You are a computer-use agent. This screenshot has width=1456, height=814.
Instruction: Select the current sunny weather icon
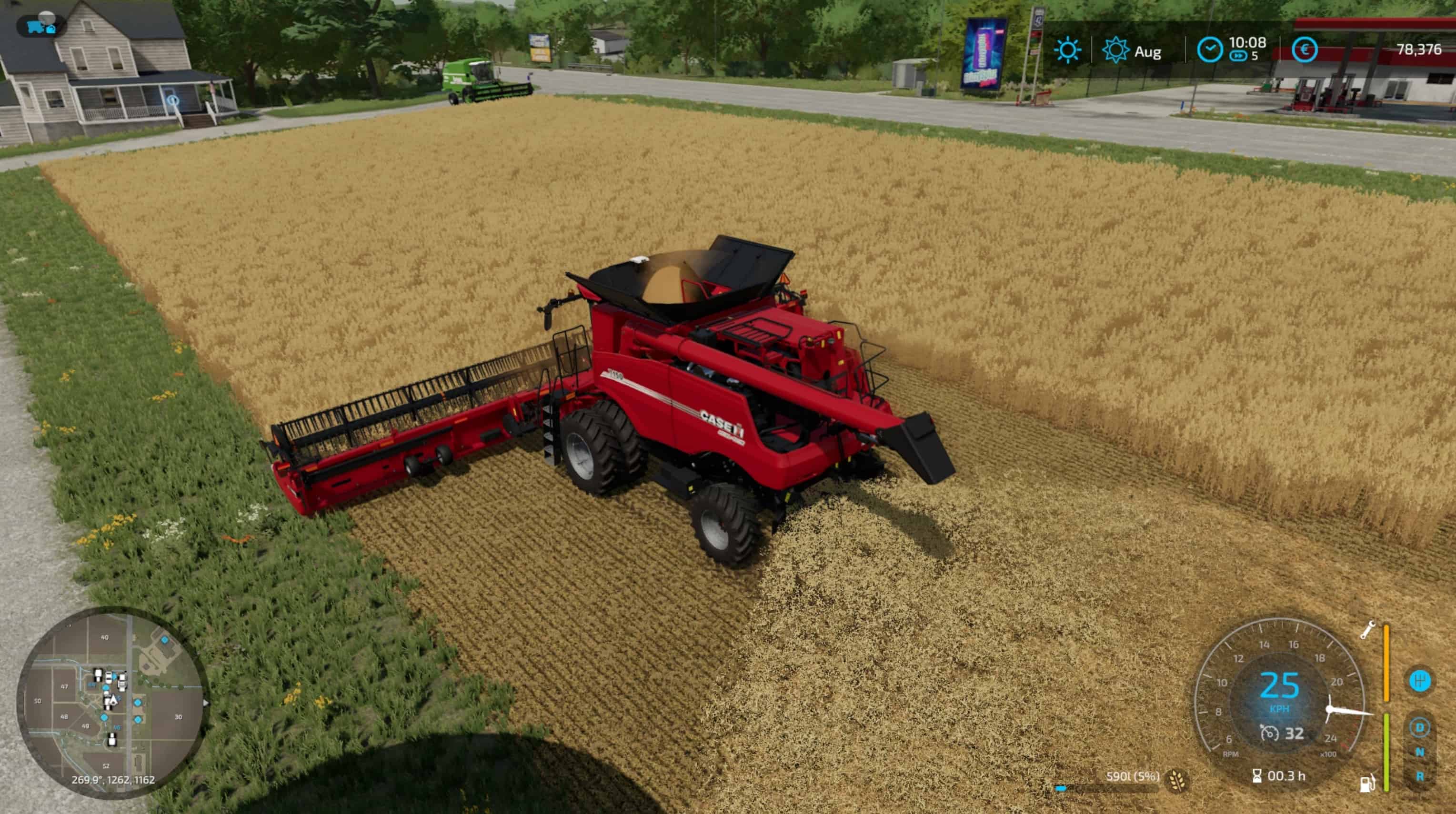click(1067, 50)
